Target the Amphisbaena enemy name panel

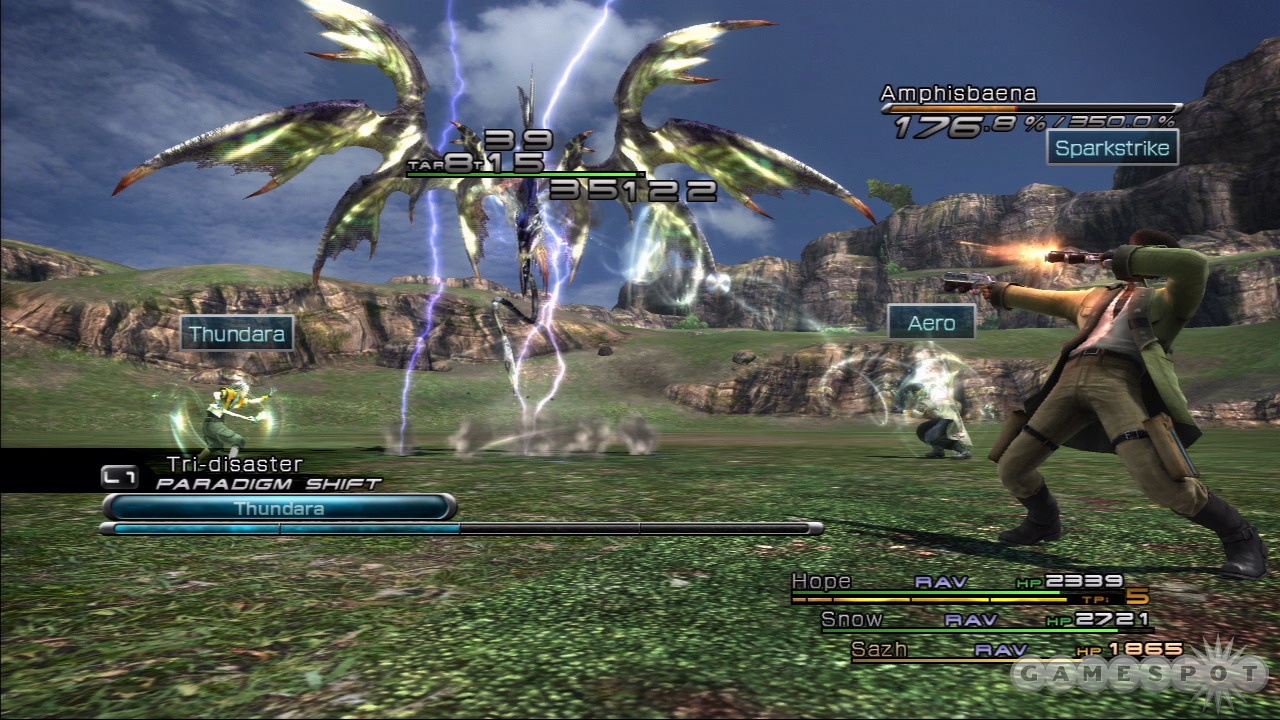tap(958, 94)
